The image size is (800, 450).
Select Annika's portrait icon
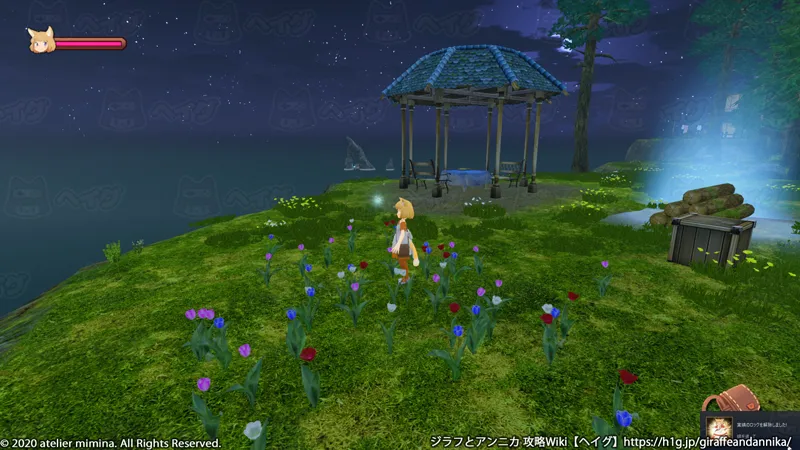[x=41, y=41]
